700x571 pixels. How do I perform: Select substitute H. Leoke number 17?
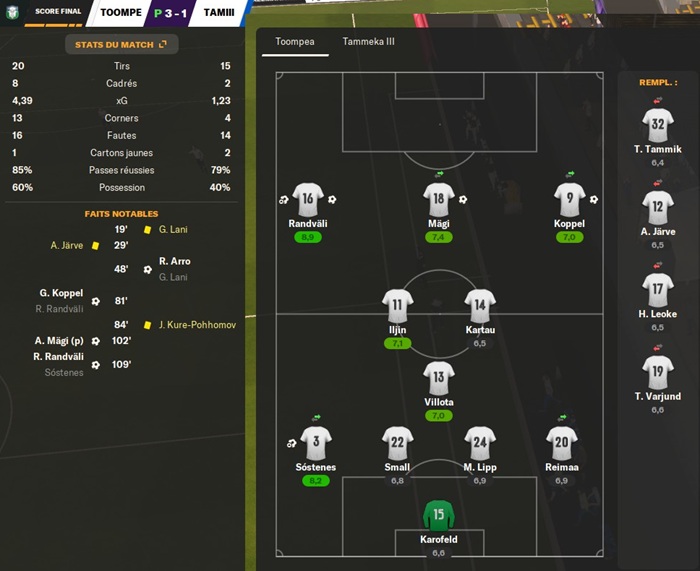tap(657, 290)
